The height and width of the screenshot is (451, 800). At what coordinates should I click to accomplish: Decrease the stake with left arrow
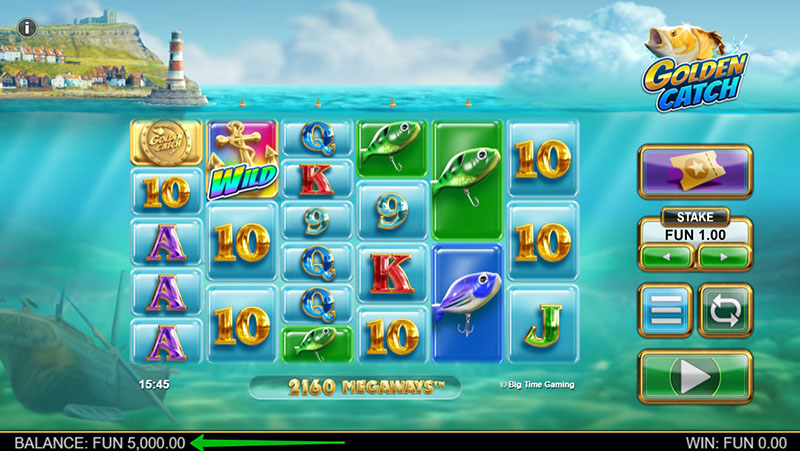pos(666,256)
